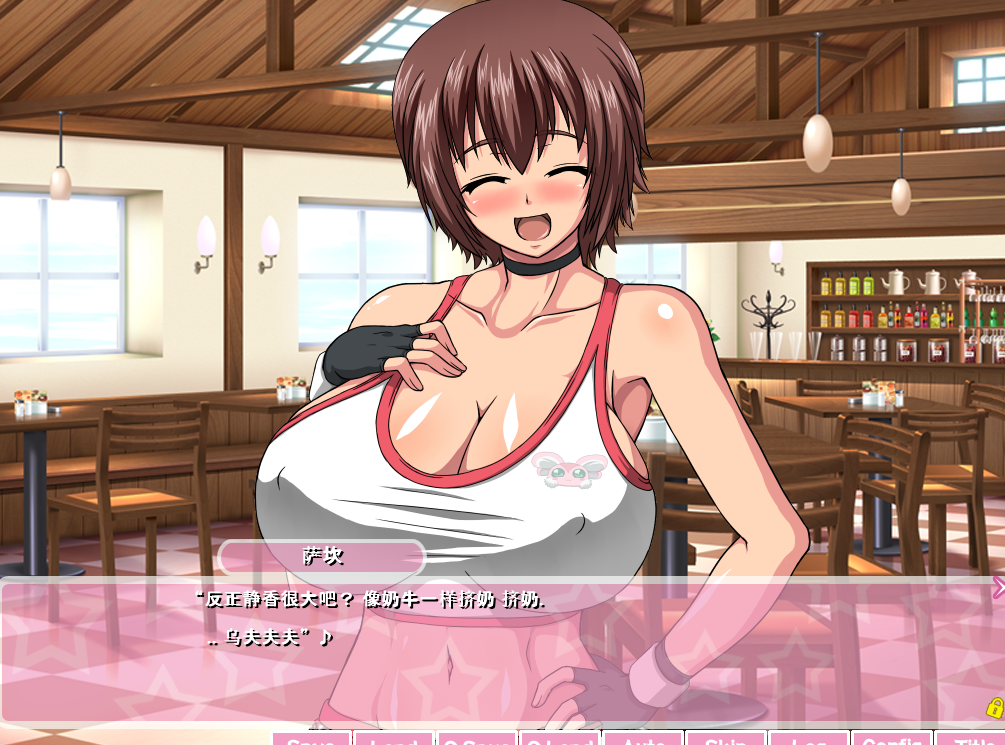Click the yellow padlock icon
This screenshot has width=1005, height=745.
pyautogui.click(x=995, y=708)
